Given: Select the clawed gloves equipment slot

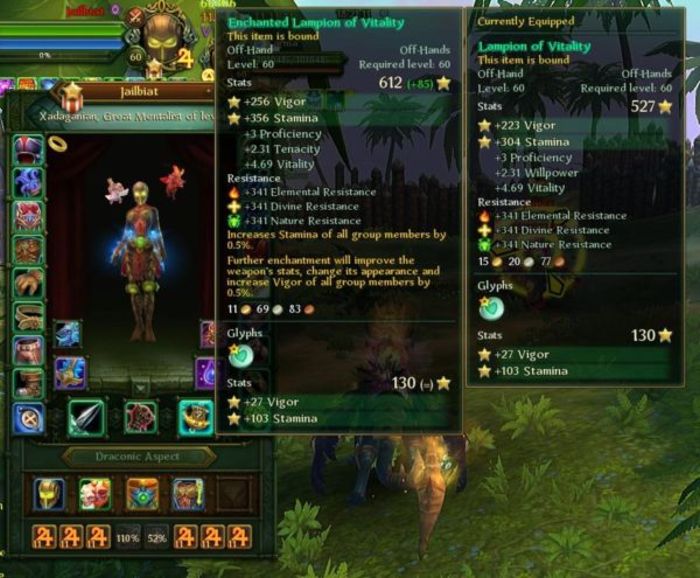Looking at the screenshot, I should pos(28,283).
